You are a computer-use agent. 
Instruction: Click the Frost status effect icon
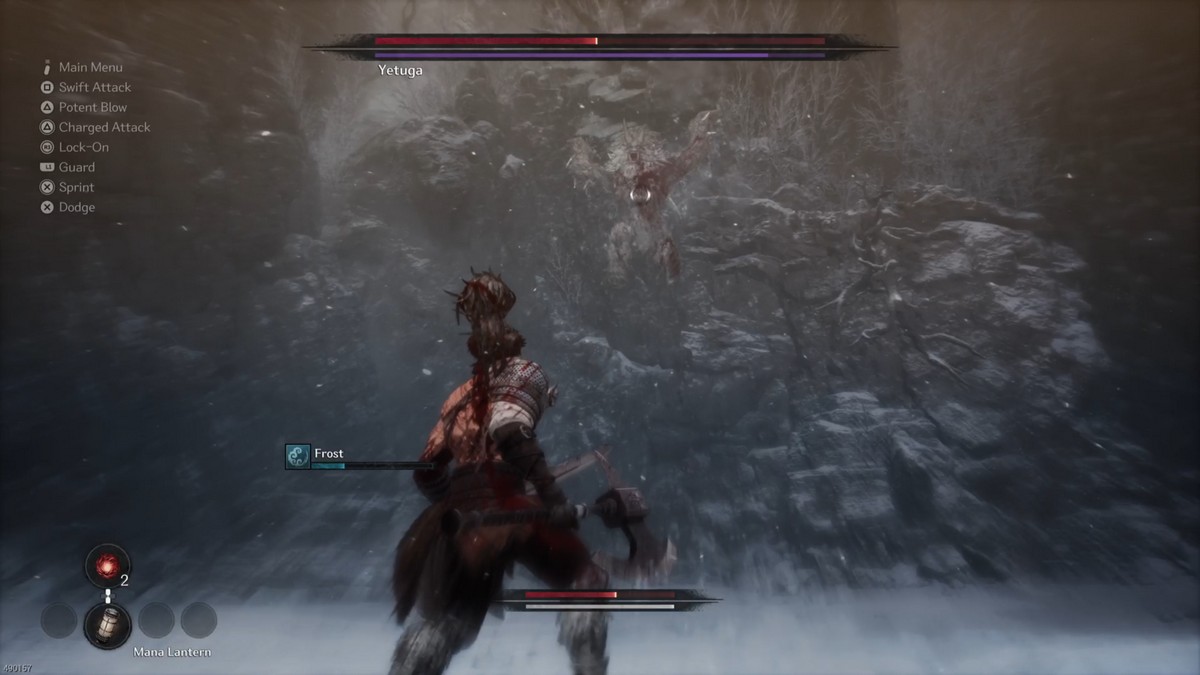point(298,457)
